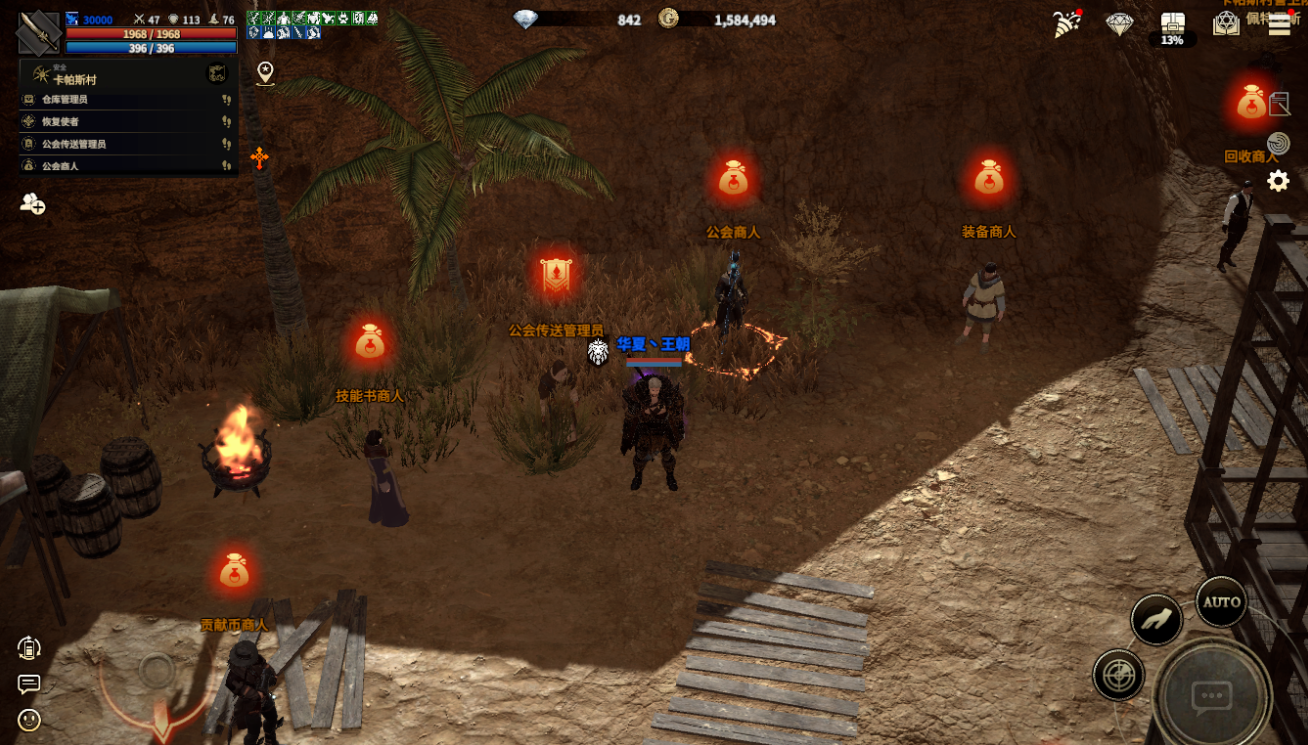Open the radar scan icon
Viewport: 1308px width, 745px height.
1278,143
